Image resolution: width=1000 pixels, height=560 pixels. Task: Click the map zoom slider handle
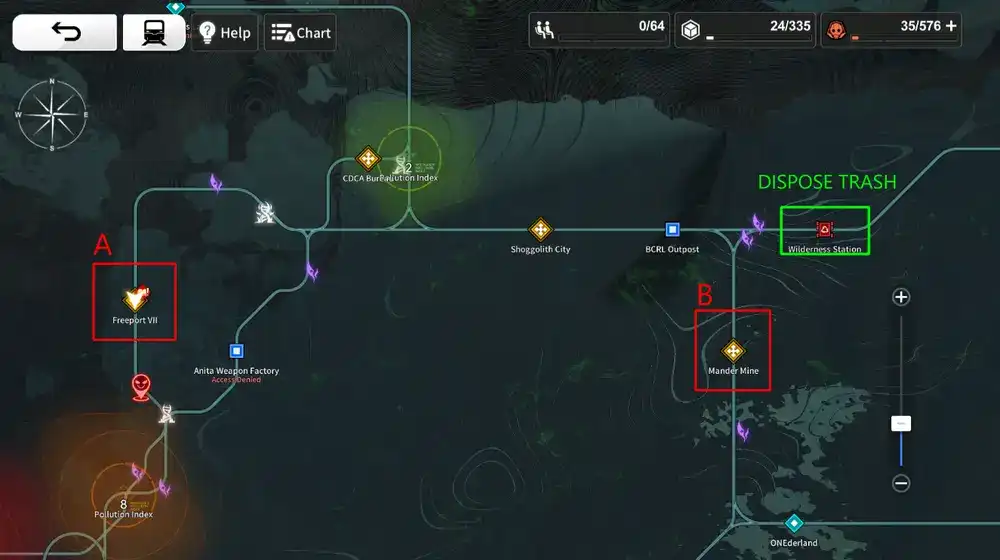pyautogui.click(x=901, y=424)
